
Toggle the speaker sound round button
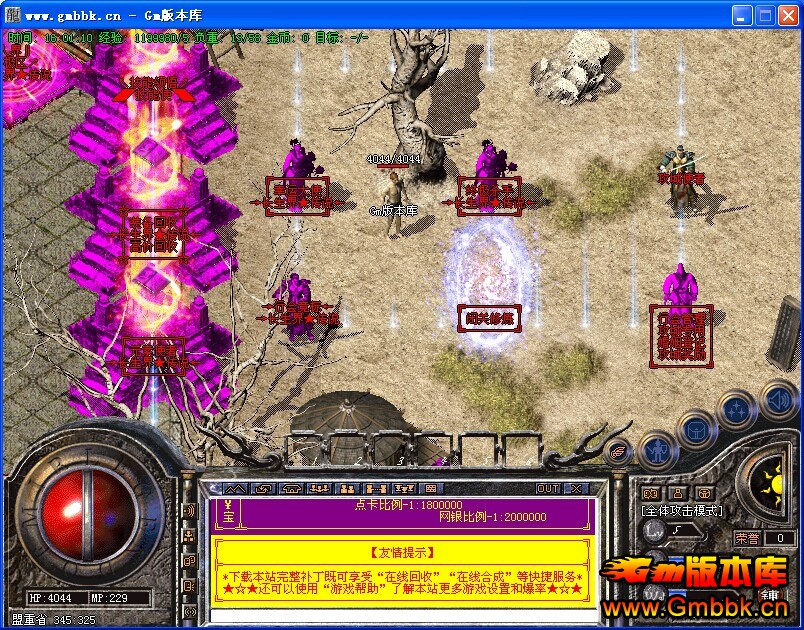[x=778, y=401]
